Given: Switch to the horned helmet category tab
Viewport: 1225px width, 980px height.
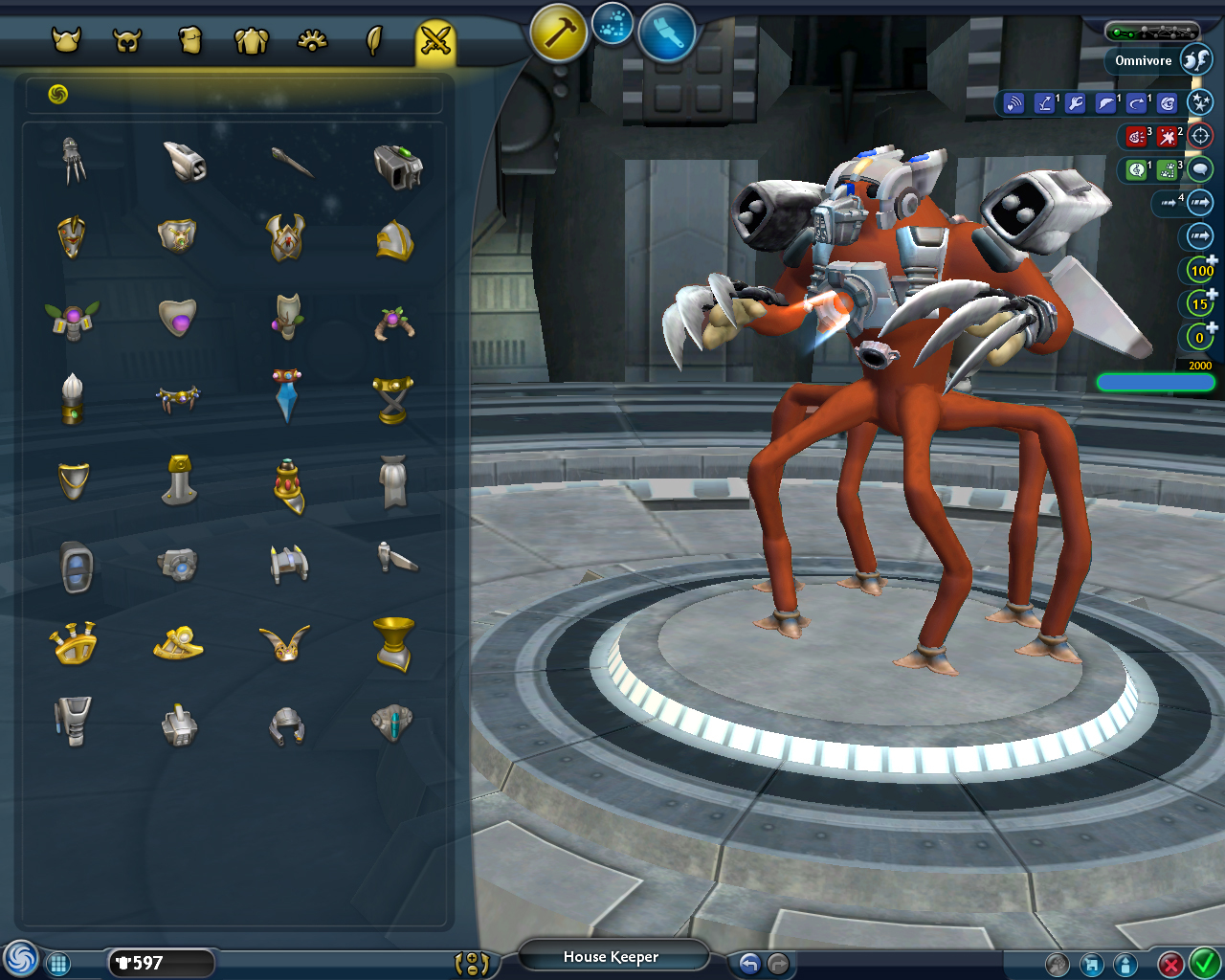Looking at the screenshot, I should coord(66,40).
